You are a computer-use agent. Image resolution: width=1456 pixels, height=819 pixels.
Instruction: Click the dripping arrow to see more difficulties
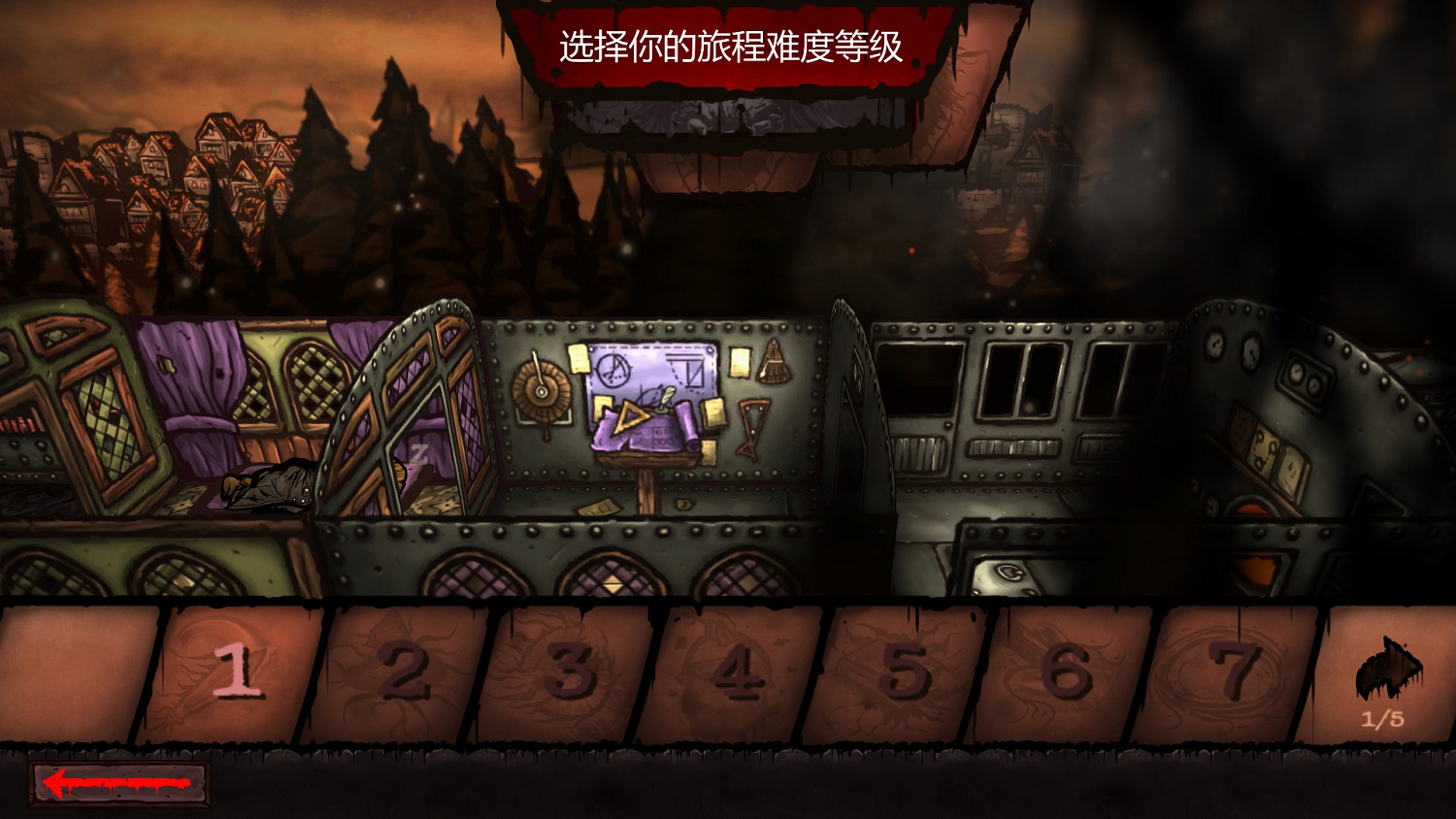point(1386,670)
